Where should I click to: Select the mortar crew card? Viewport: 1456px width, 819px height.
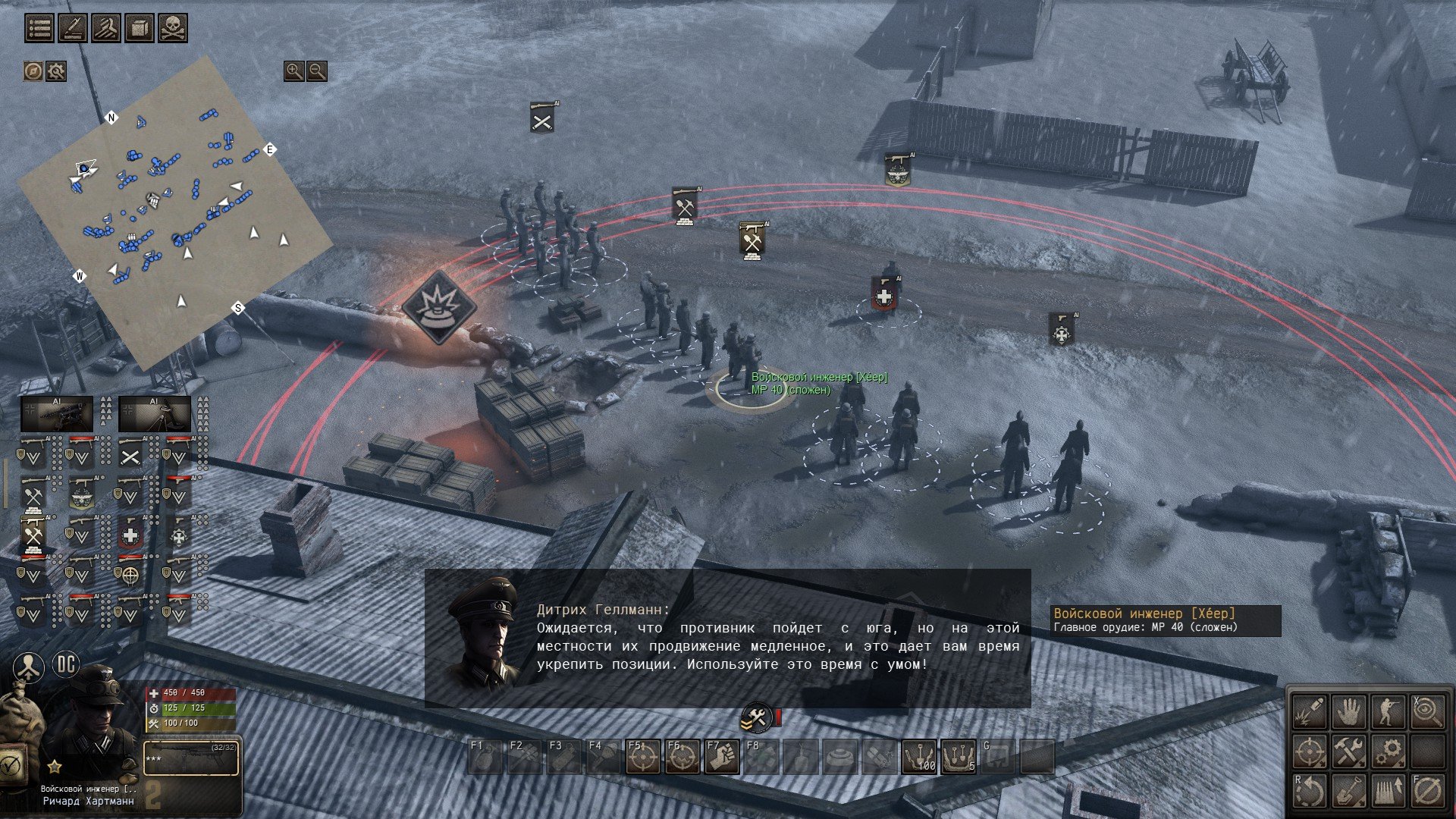(x=155, y=414)
